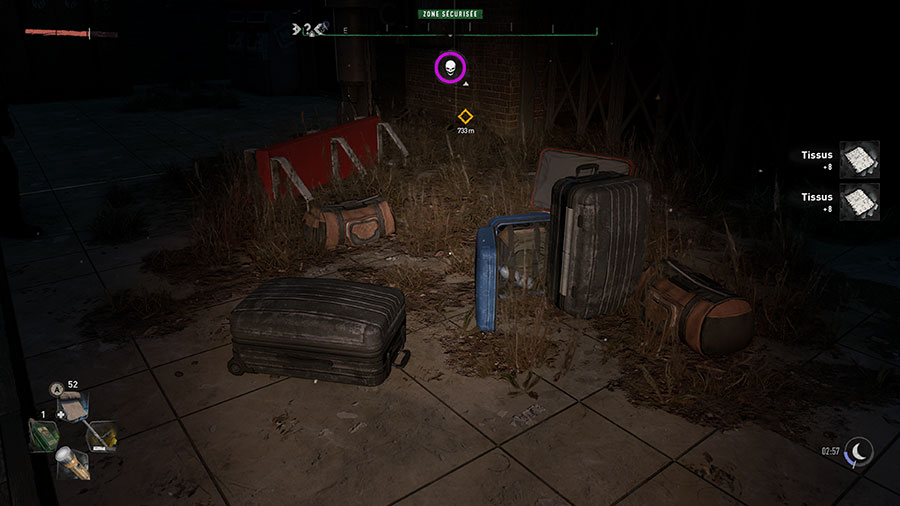The width and height of the screenshot is (900, 506).
Task: Click the question mark icon beside the compass
Action: click(x=308, y=29)
